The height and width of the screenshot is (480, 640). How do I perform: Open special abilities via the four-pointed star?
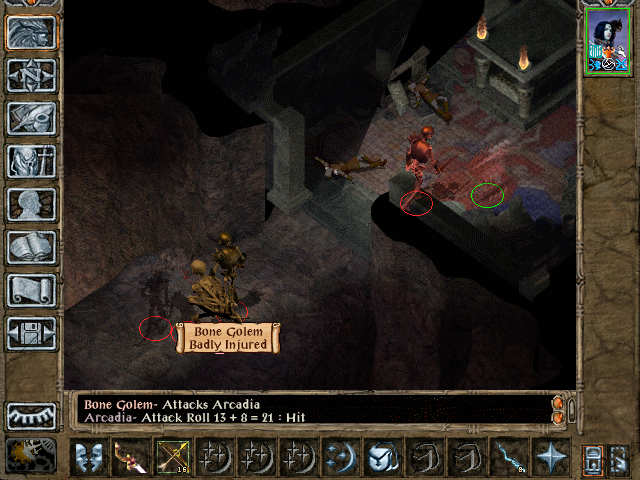(550, 457)
